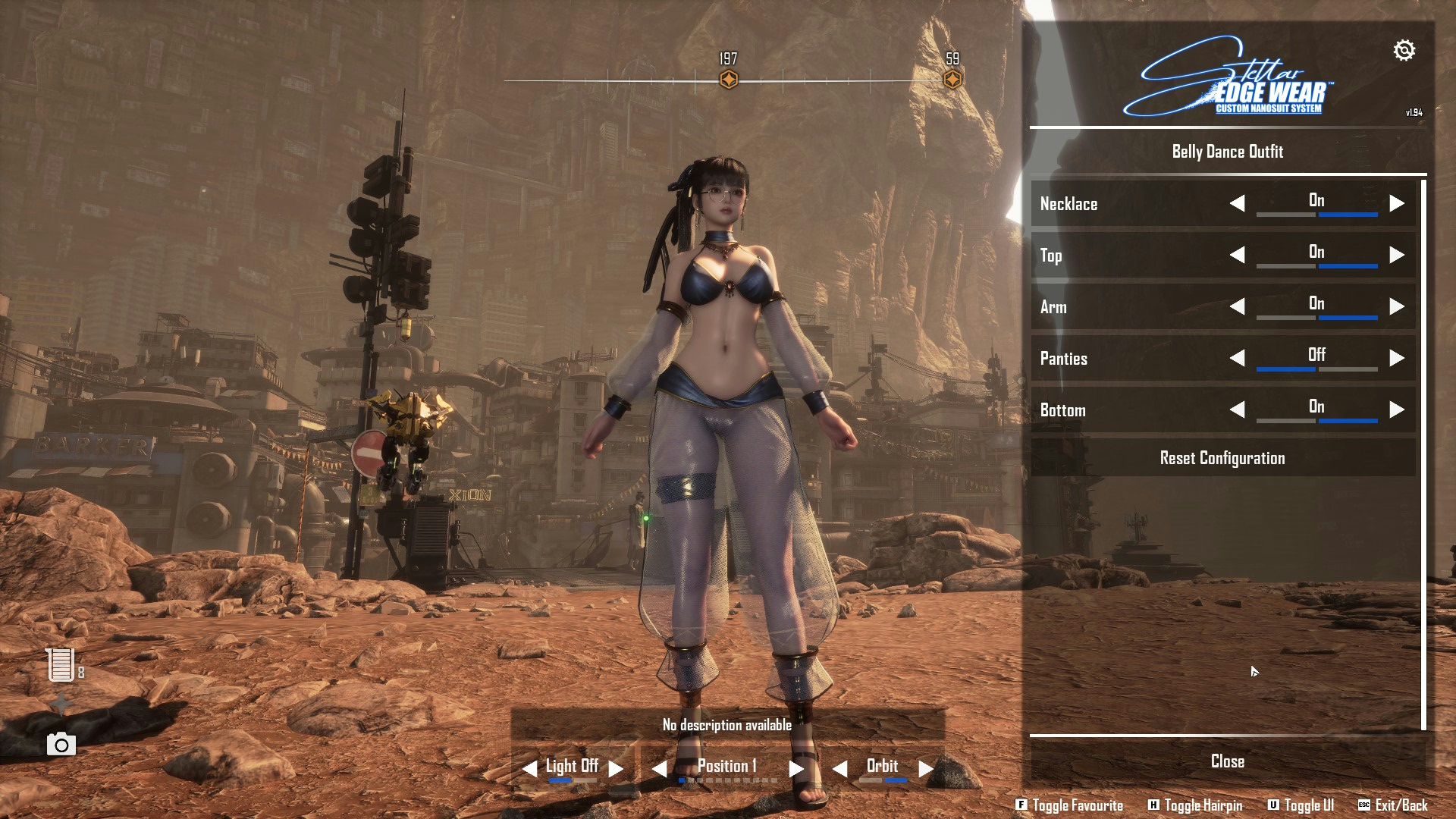Click the Necklace left arrow
This screenshot has height=819, width=1456.
(1237, 203)
